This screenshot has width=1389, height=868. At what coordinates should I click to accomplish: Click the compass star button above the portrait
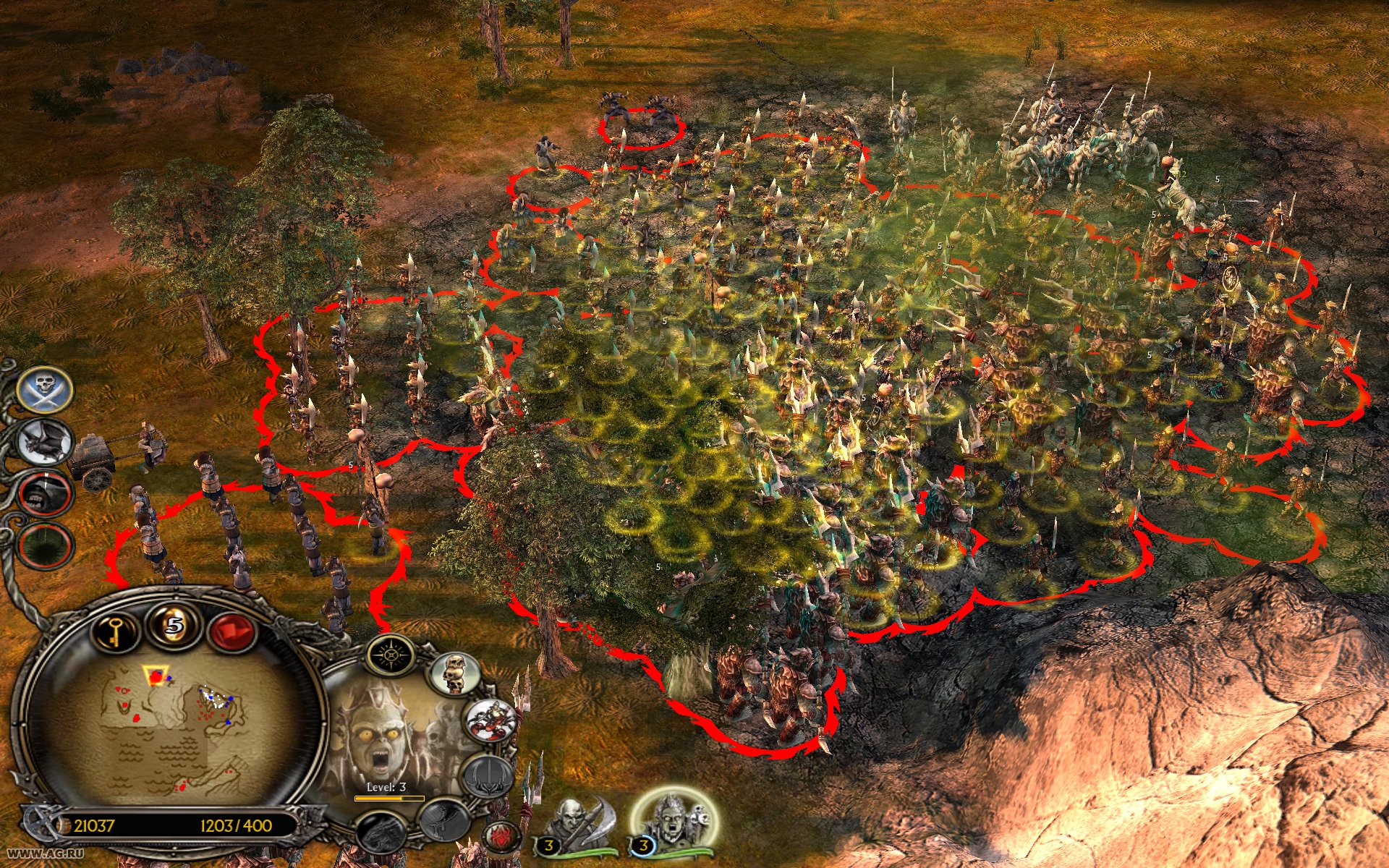391,655
